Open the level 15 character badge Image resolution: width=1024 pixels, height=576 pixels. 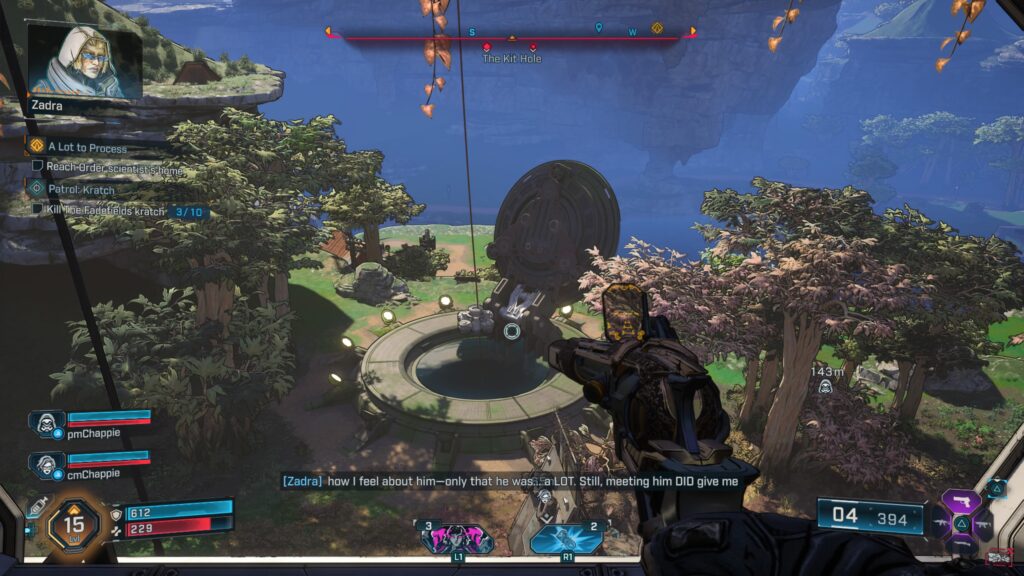pyautogui.click(x=72, y=522)
